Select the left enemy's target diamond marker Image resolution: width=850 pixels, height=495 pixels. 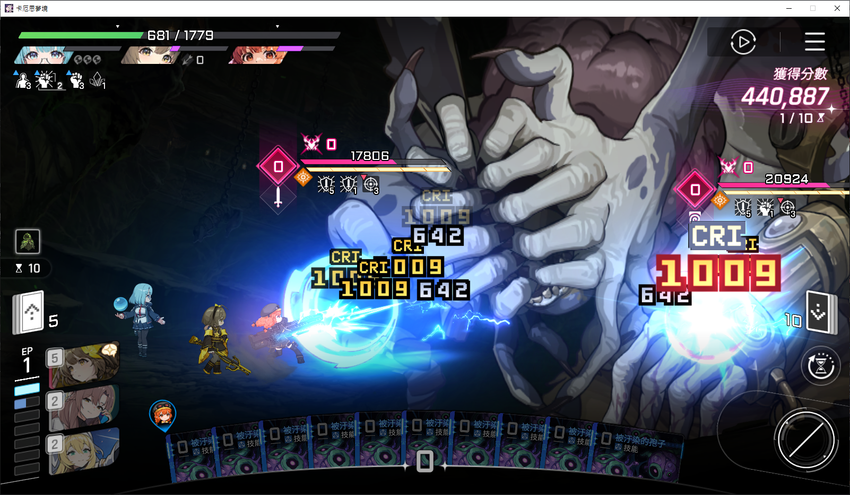278,167
